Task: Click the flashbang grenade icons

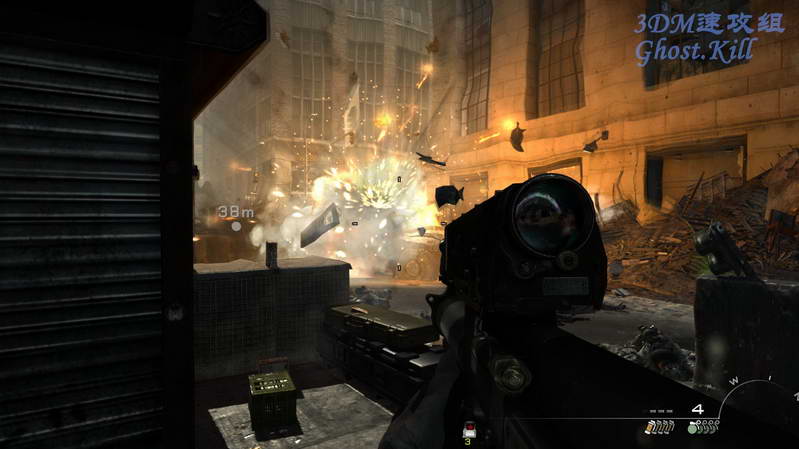Action: pyautogui.click(x=658, y=428)
